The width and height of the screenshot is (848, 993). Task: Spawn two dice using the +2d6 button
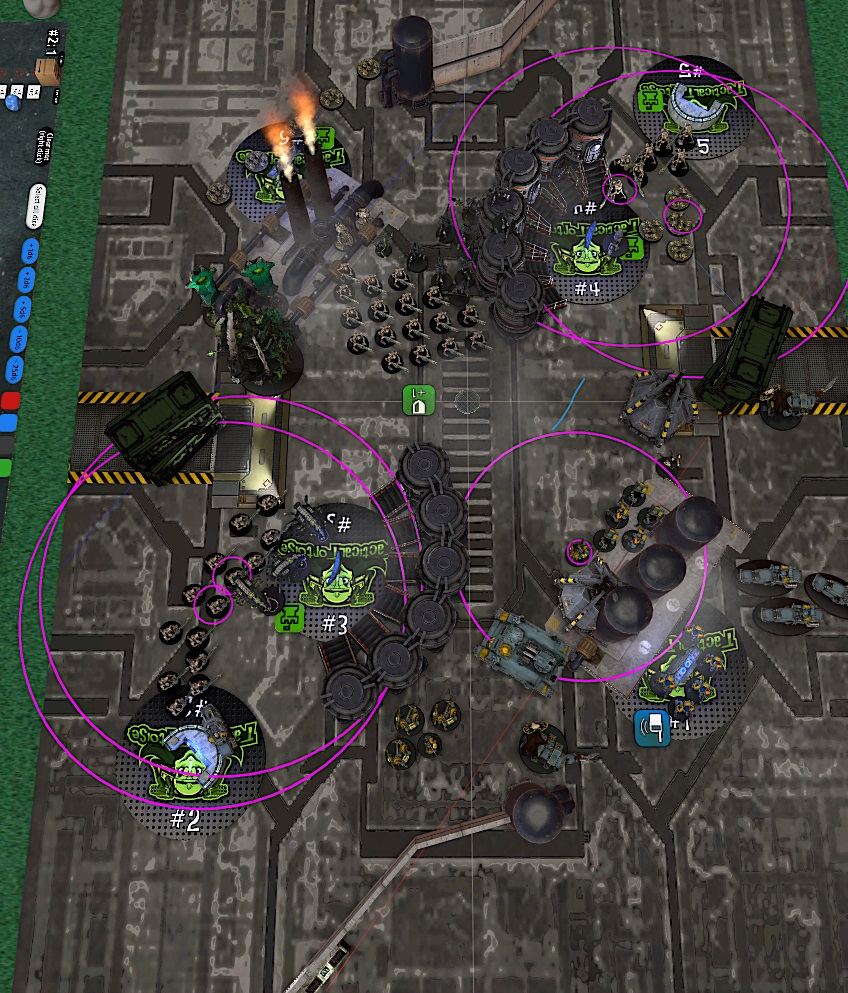click(27, 278)
